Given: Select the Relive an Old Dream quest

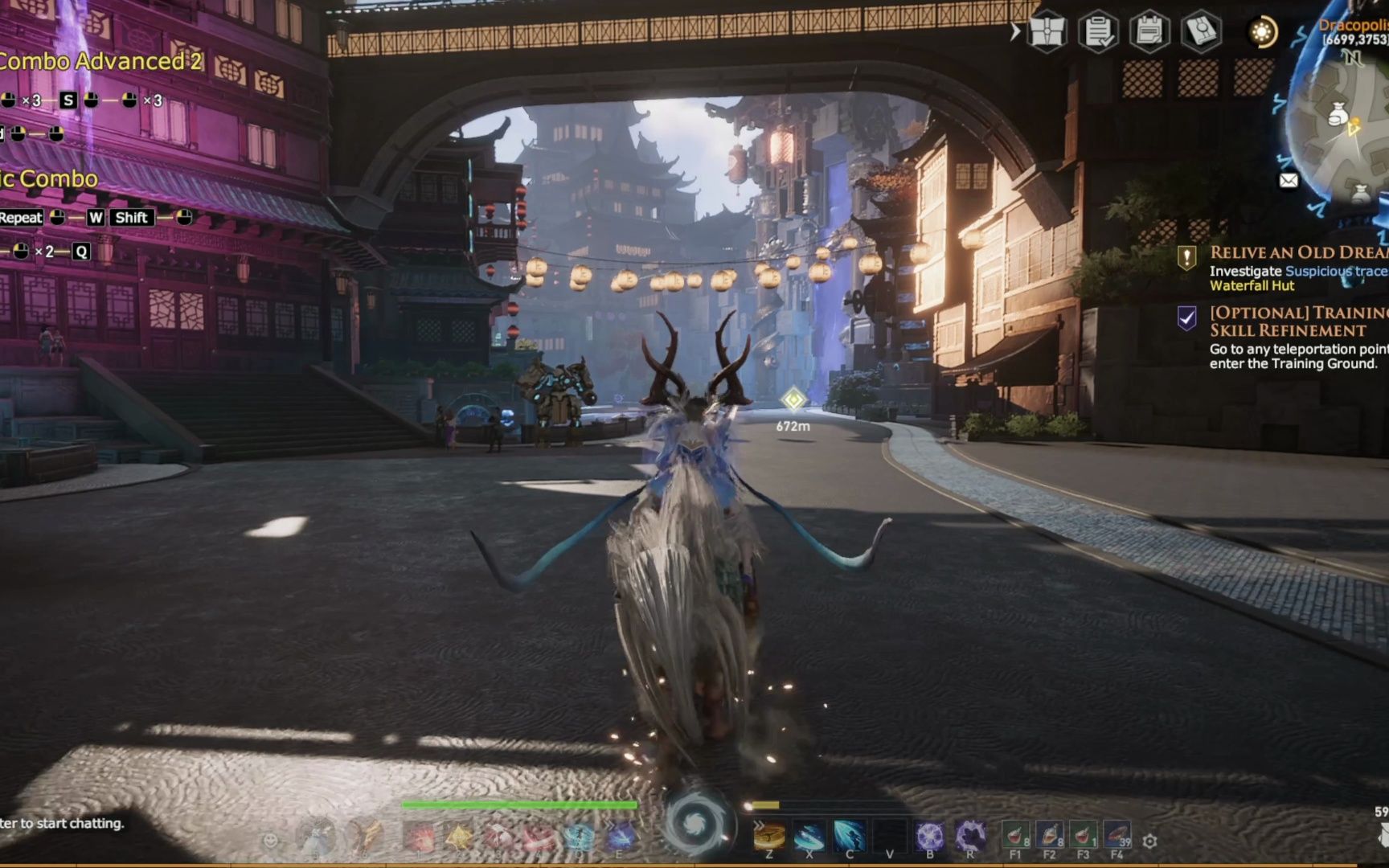Looking at the screenshot, I should pyautogui.click(x=1297, y=252).
